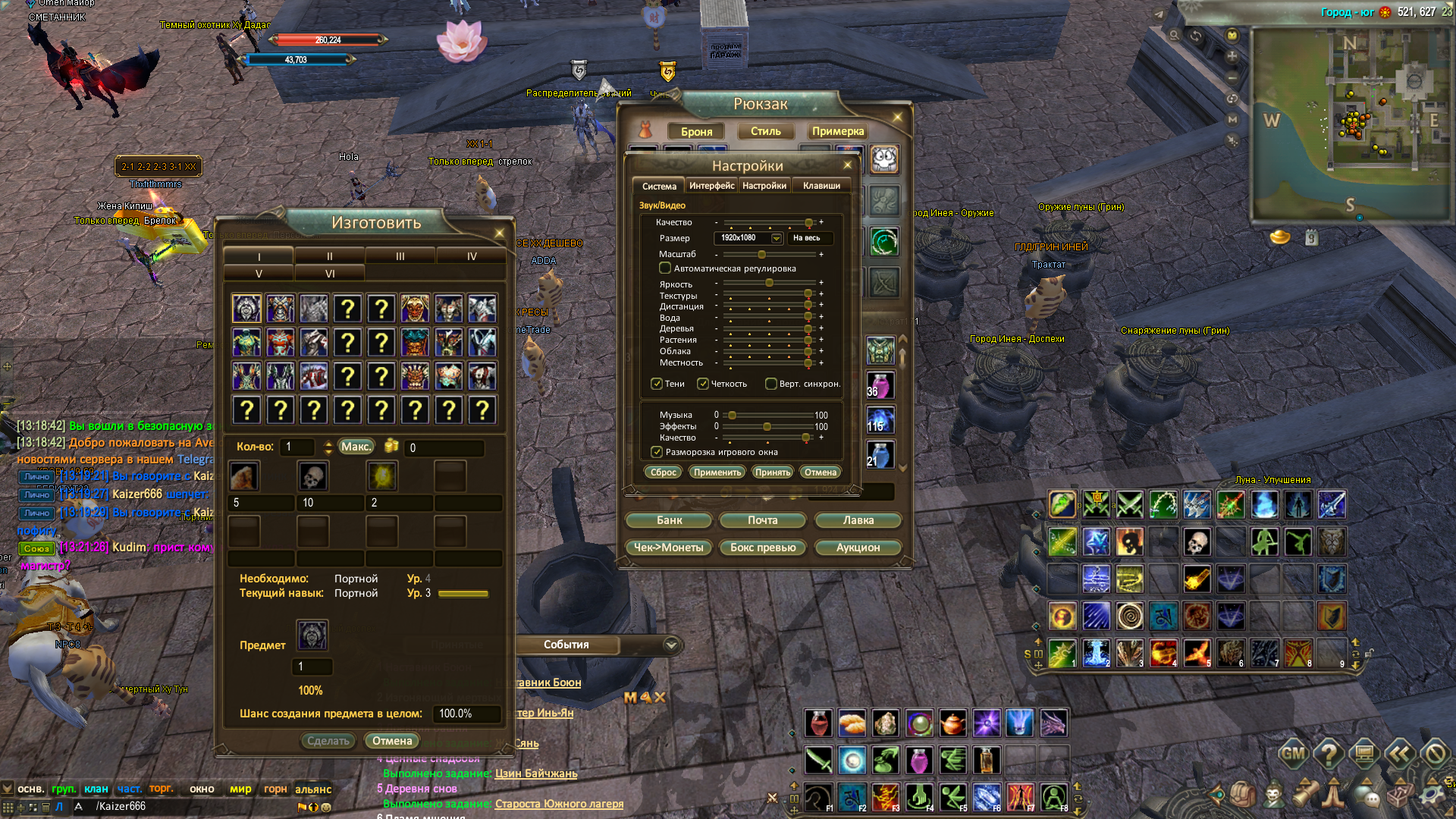Screen dimensions: 1456x819
Task: Open the GM help button
Action: coord(1293,754)
